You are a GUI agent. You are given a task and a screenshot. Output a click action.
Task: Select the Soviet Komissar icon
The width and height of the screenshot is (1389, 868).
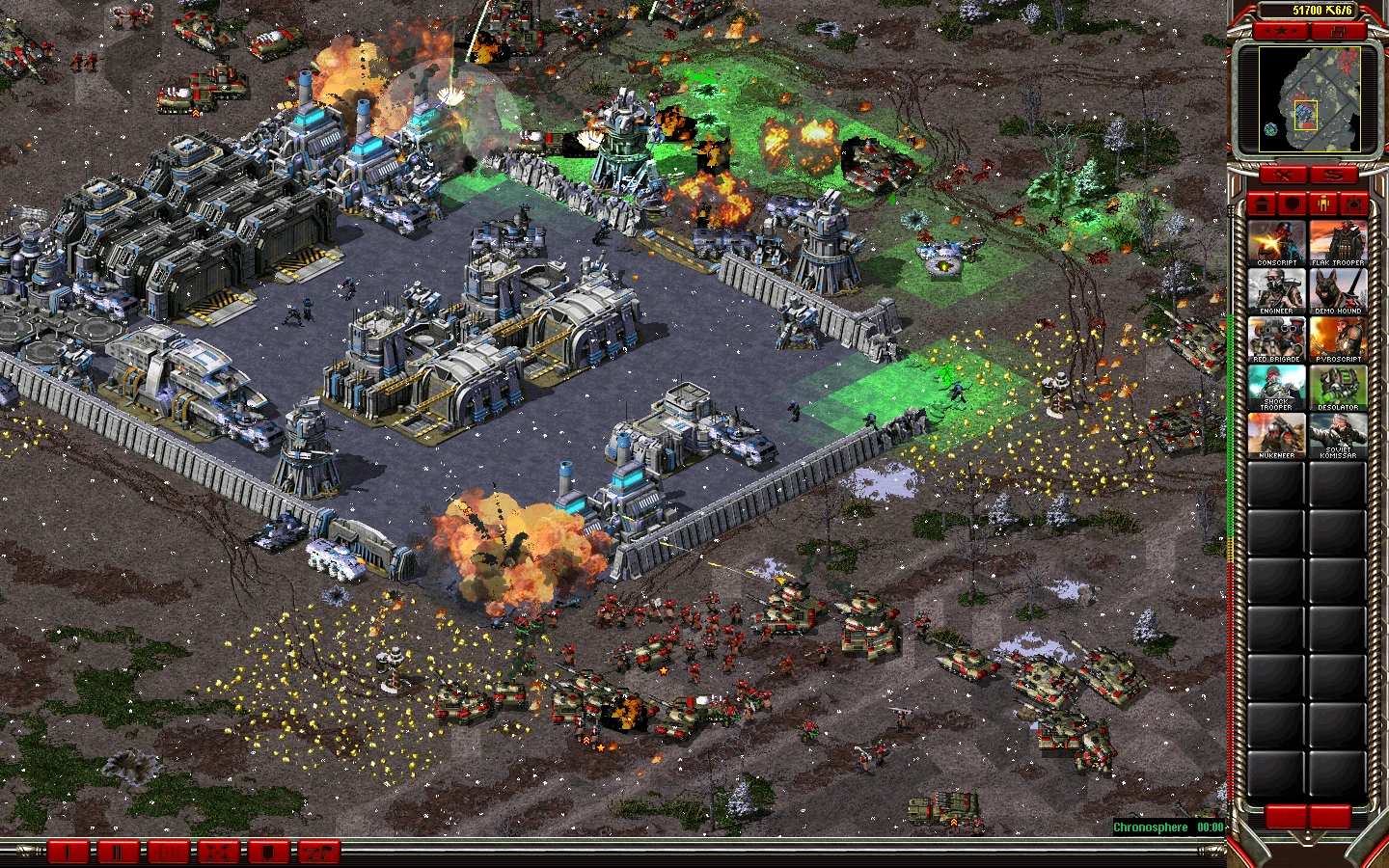(1338, 436)
